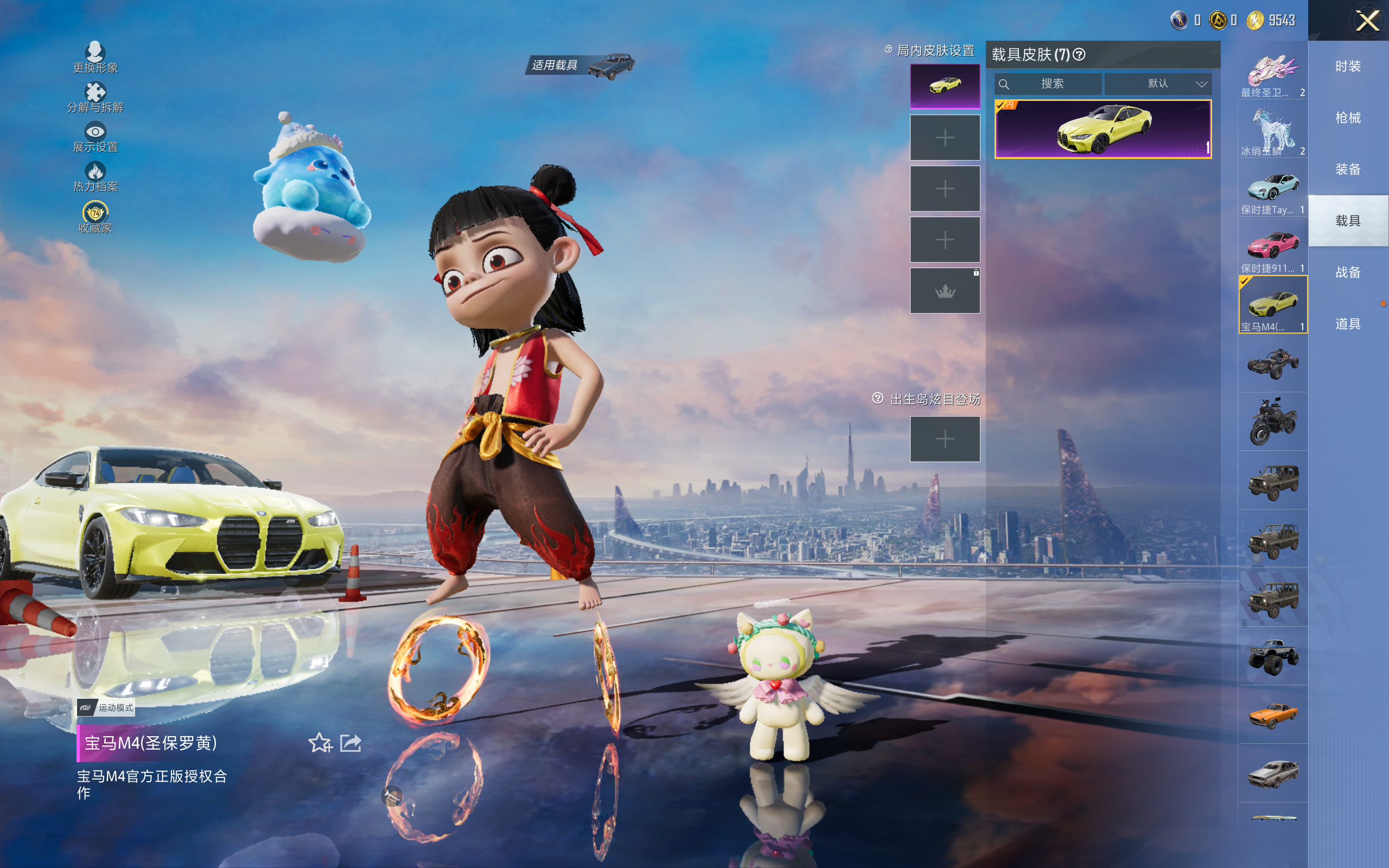Image resolution: width=1389 pixels, height=868 pixels.
Task: Click the skin search box
Action: (1048, 84)
